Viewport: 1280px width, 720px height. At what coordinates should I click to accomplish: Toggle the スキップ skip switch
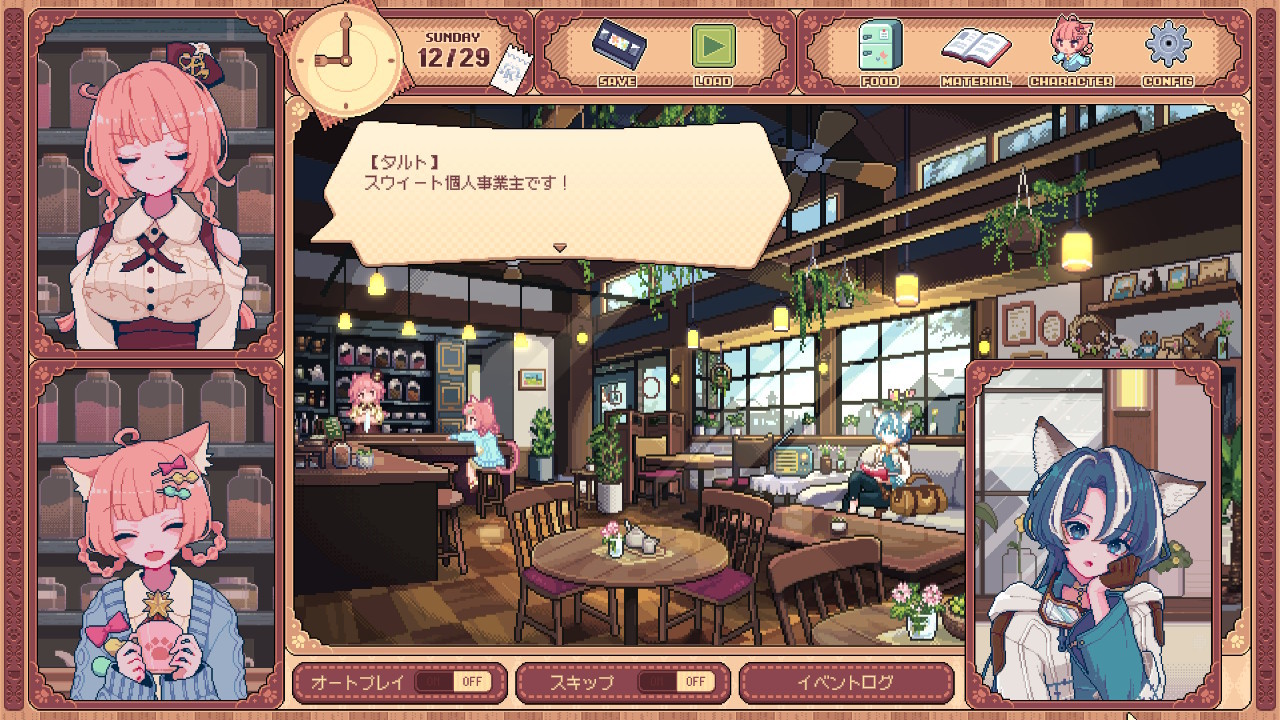click(675, 682)
